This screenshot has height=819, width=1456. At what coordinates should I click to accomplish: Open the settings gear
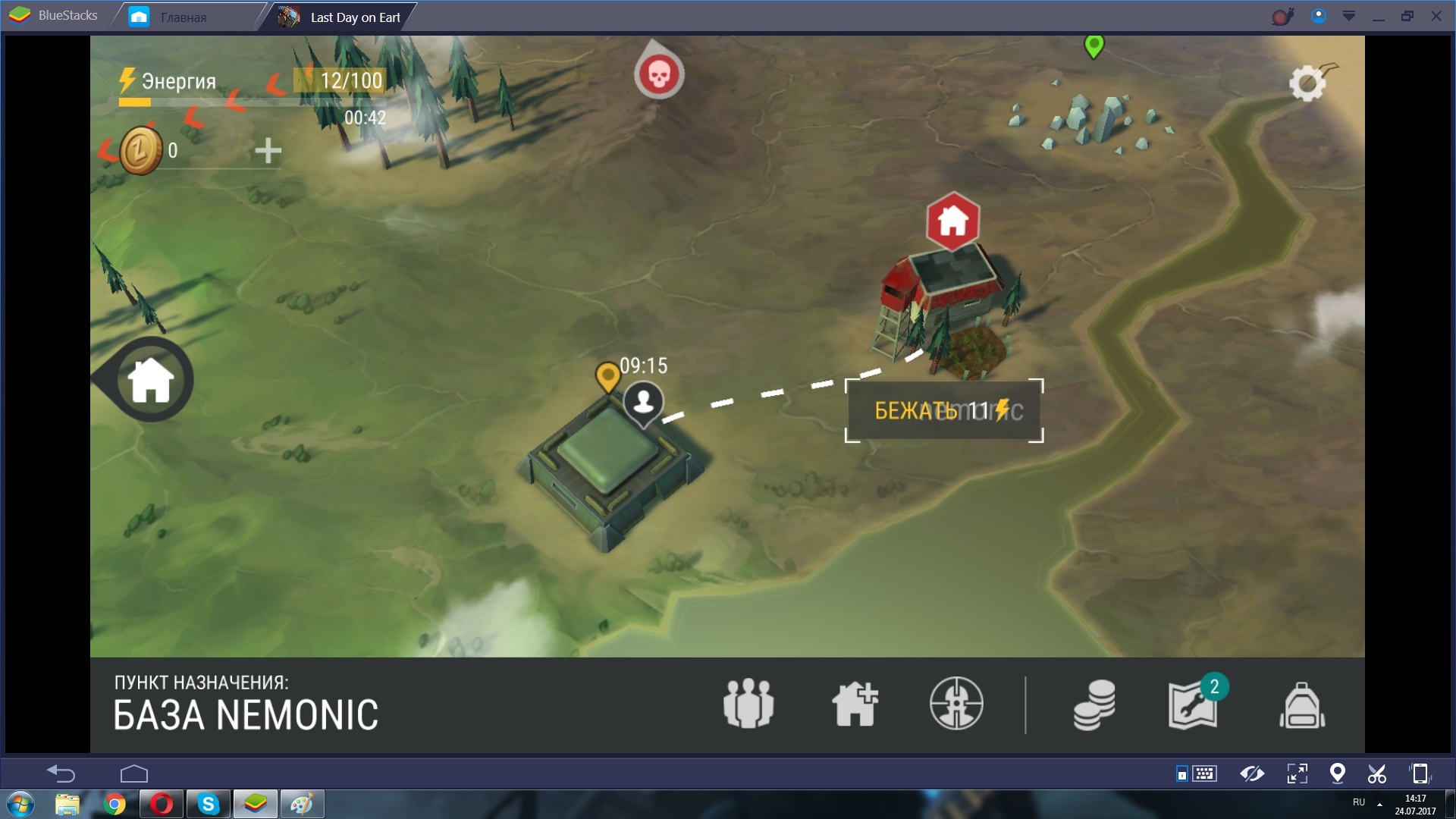pyautogui.click(x=1307, y=83)
